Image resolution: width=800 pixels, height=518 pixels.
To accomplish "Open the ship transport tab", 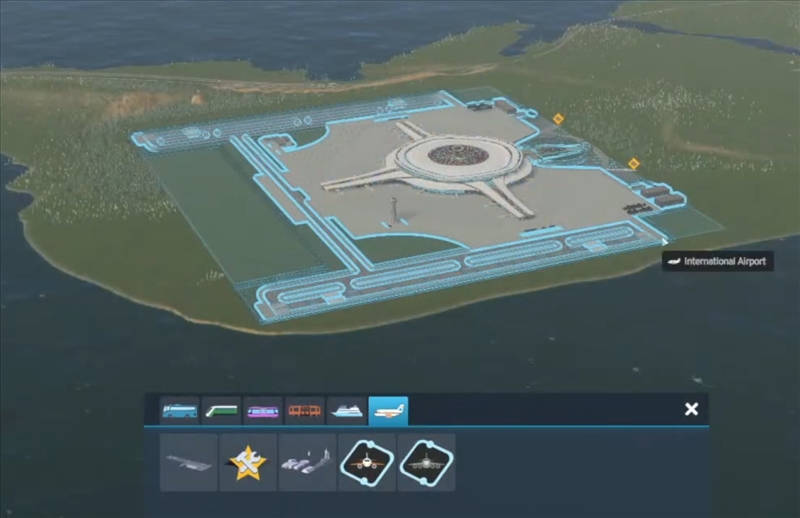I will pyautogui.click(x=346, y=411).
